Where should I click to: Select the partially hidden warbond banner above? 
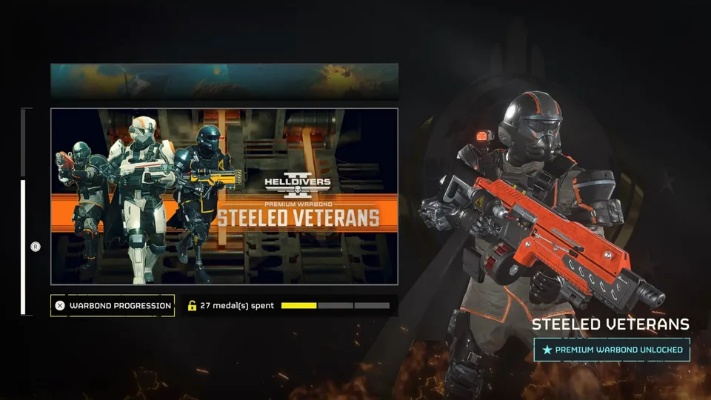pos(224,80)
